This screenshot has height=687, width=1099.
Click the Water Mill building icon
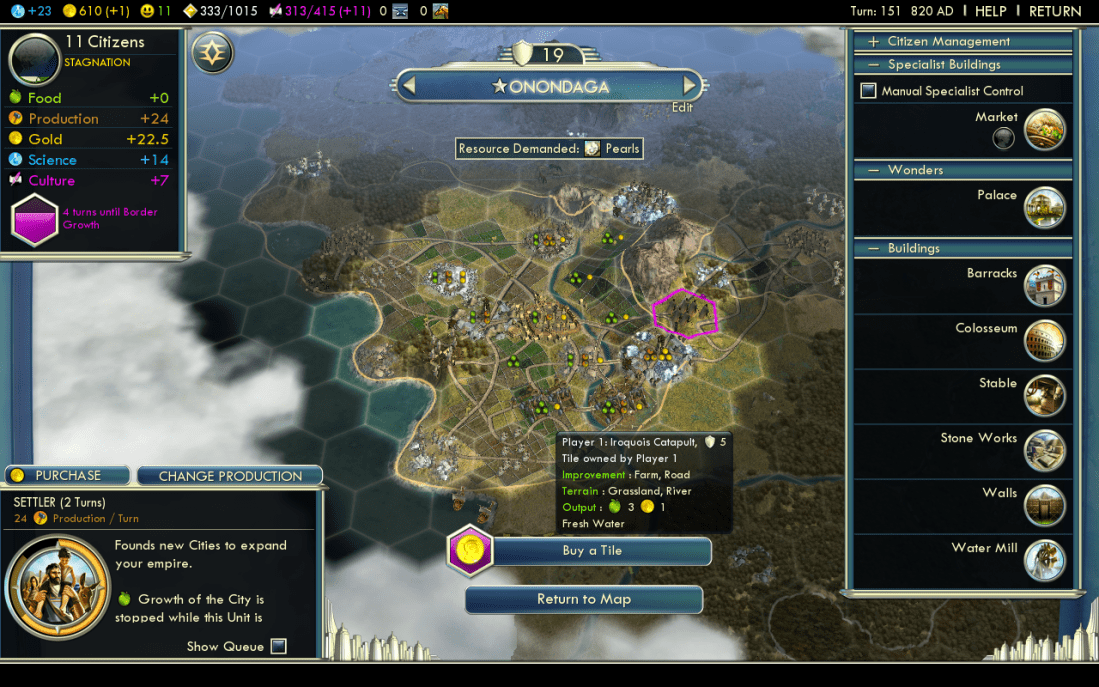pyautogui.click(x=1045, y=561)
